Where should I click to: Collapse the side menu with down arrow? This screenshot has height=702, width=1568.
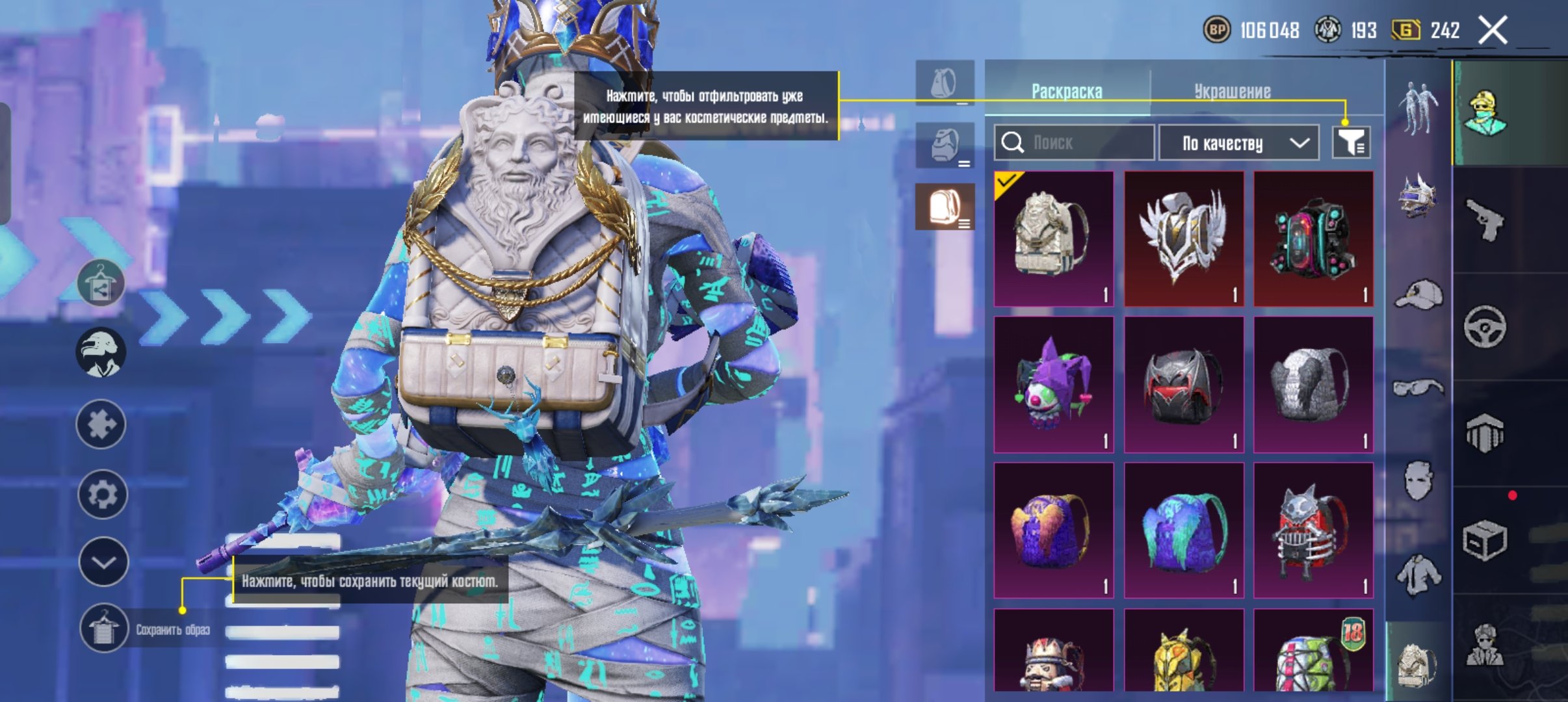pyautogui.click(x=103, y=562)
